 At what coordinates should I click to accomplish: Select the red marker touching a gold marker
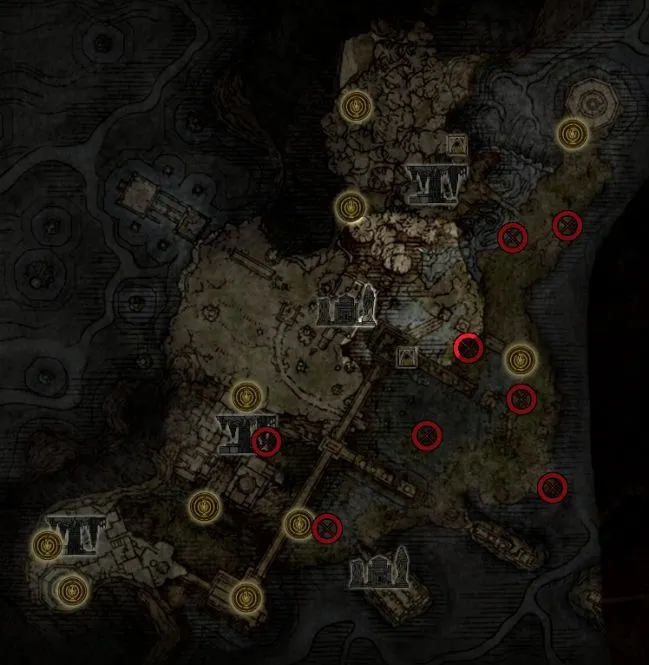326,527
